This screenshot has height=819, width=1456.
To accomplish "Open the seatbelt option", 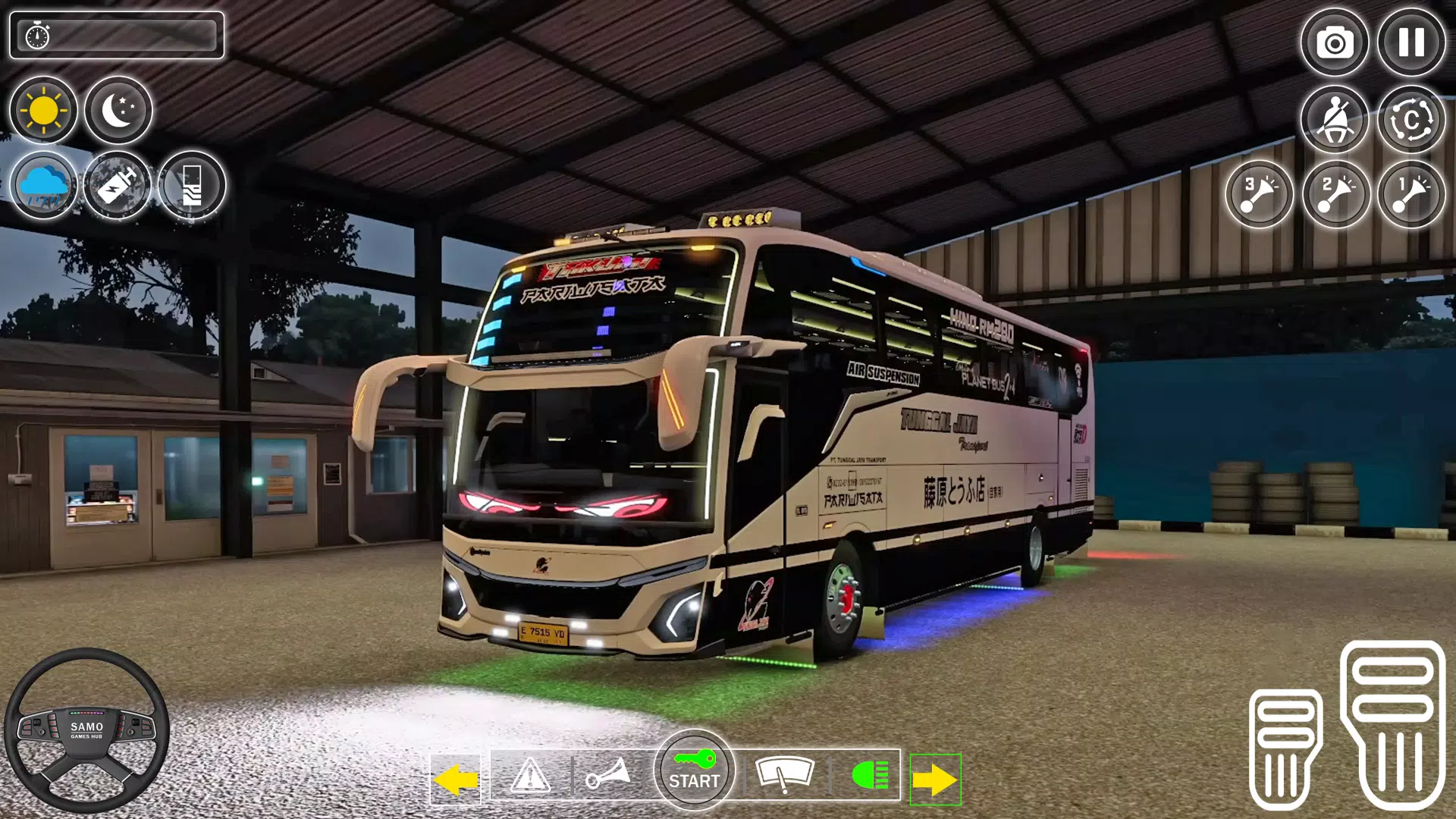I will point(1335,119).
